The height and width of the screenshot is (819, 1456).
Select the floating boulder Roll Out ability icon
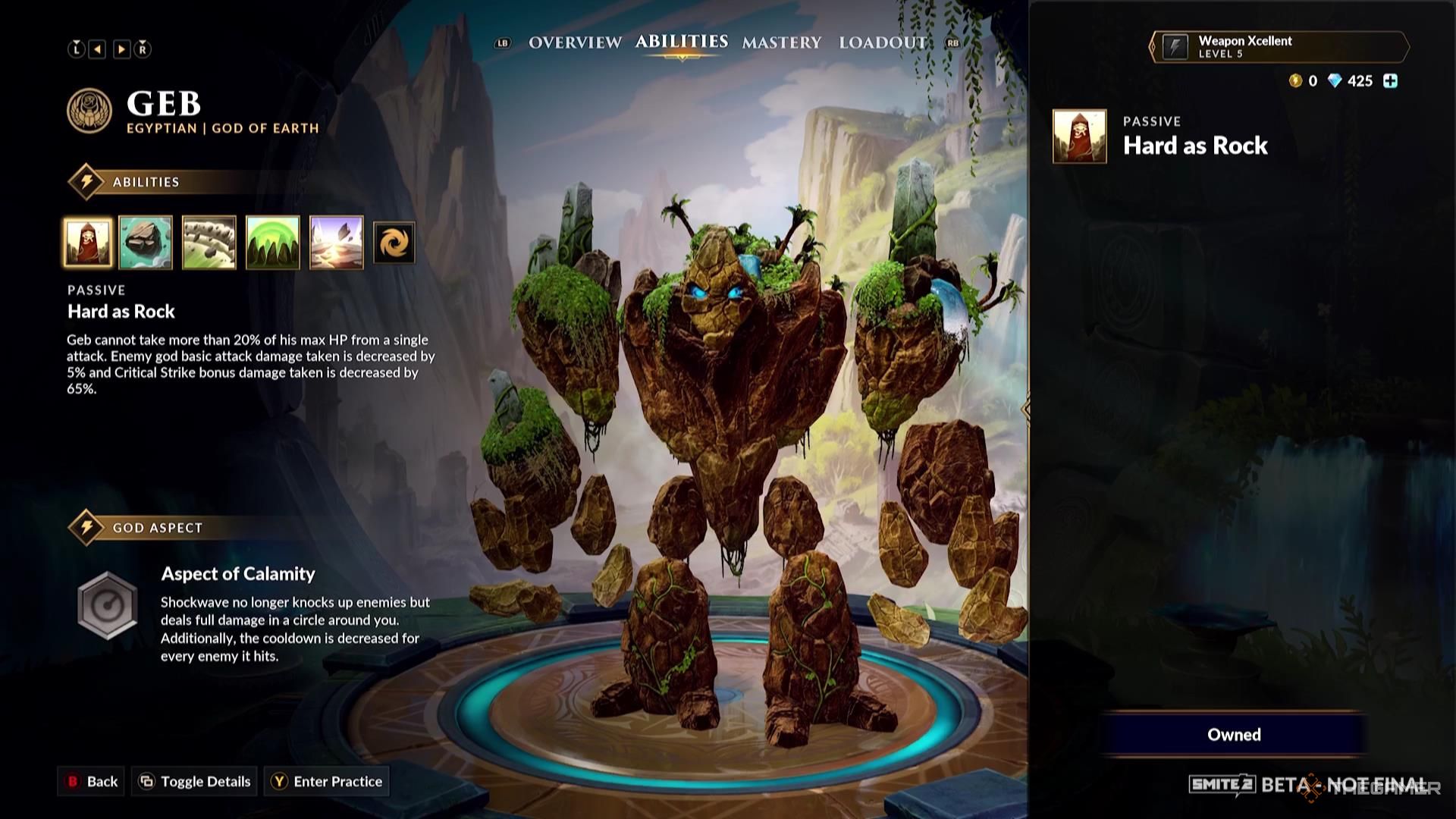pyautogui.click(x=147, y=243)
